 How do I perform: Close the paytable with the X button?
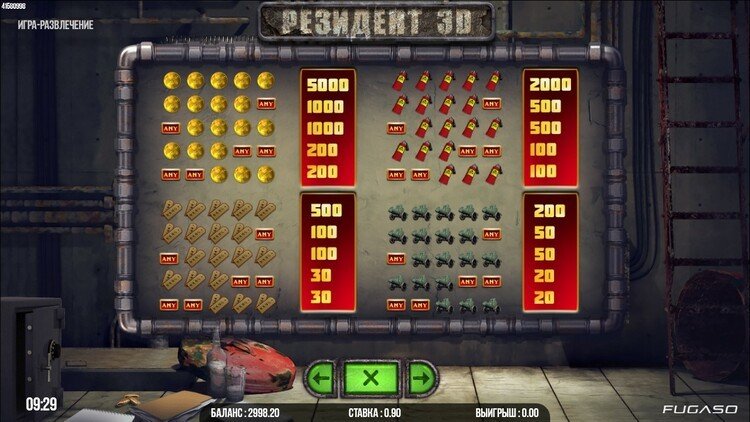pos(372,378)
